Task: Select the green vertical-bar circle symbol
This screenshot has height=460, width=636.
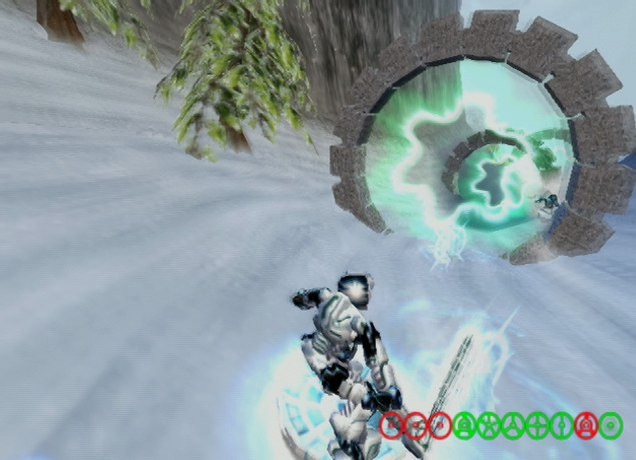Action: [x=561, y=426]
